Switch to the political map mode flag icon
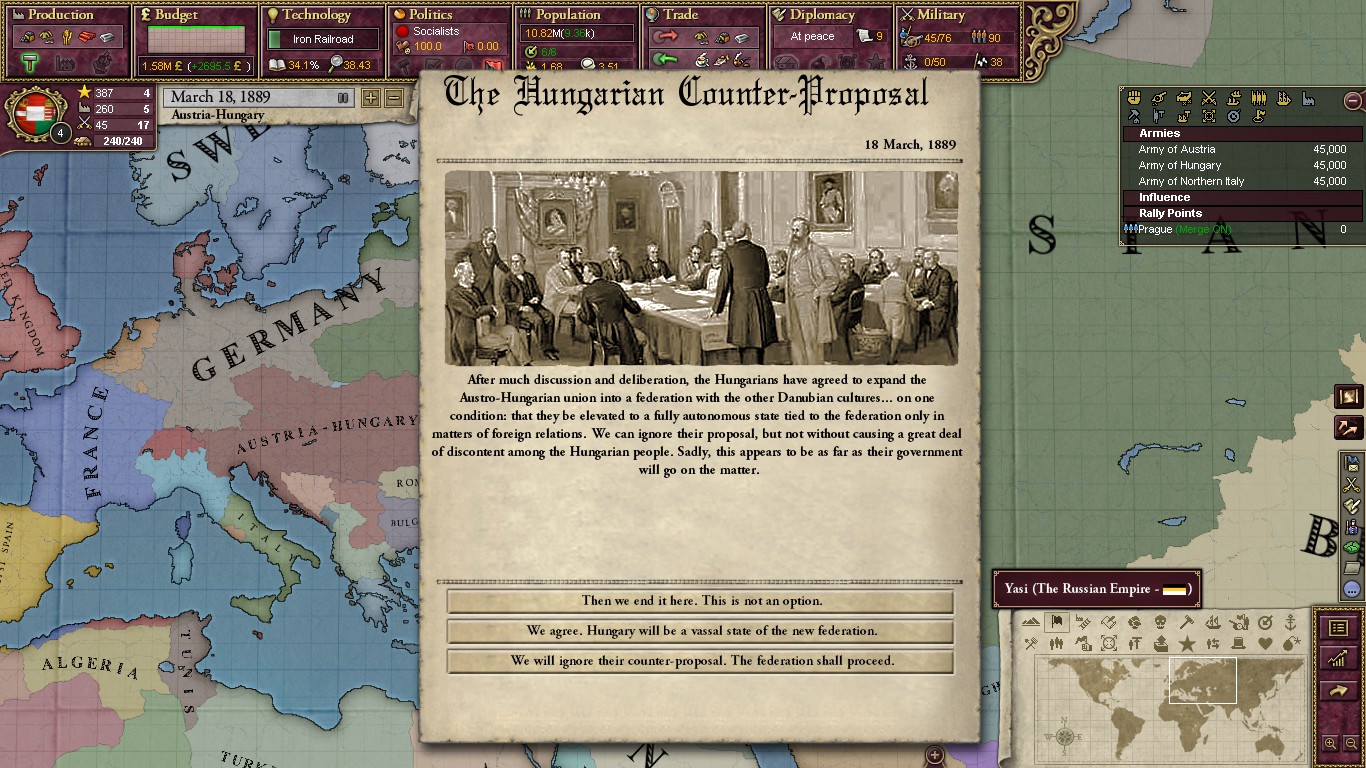The width and height of the screenshot is (1366, 768). 1056,621
